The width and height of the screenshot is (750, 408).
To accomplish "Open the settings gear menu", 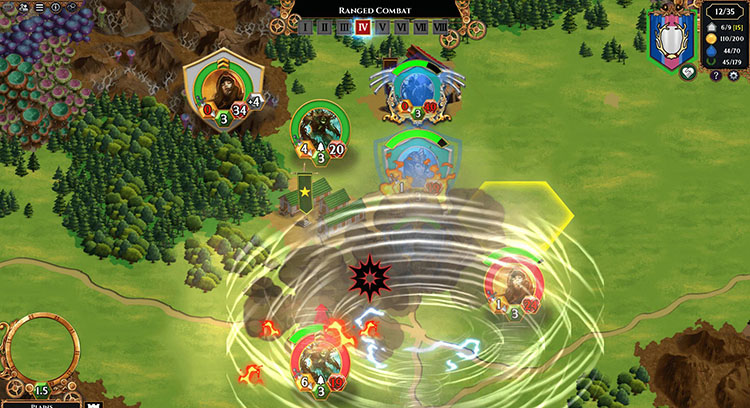I will click(732, 75).
